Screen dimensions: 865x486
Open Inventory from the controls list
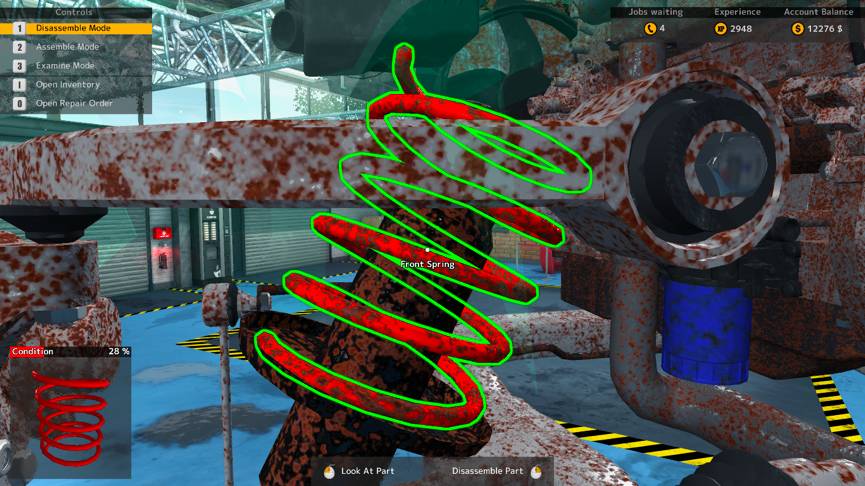coord(68,84)
